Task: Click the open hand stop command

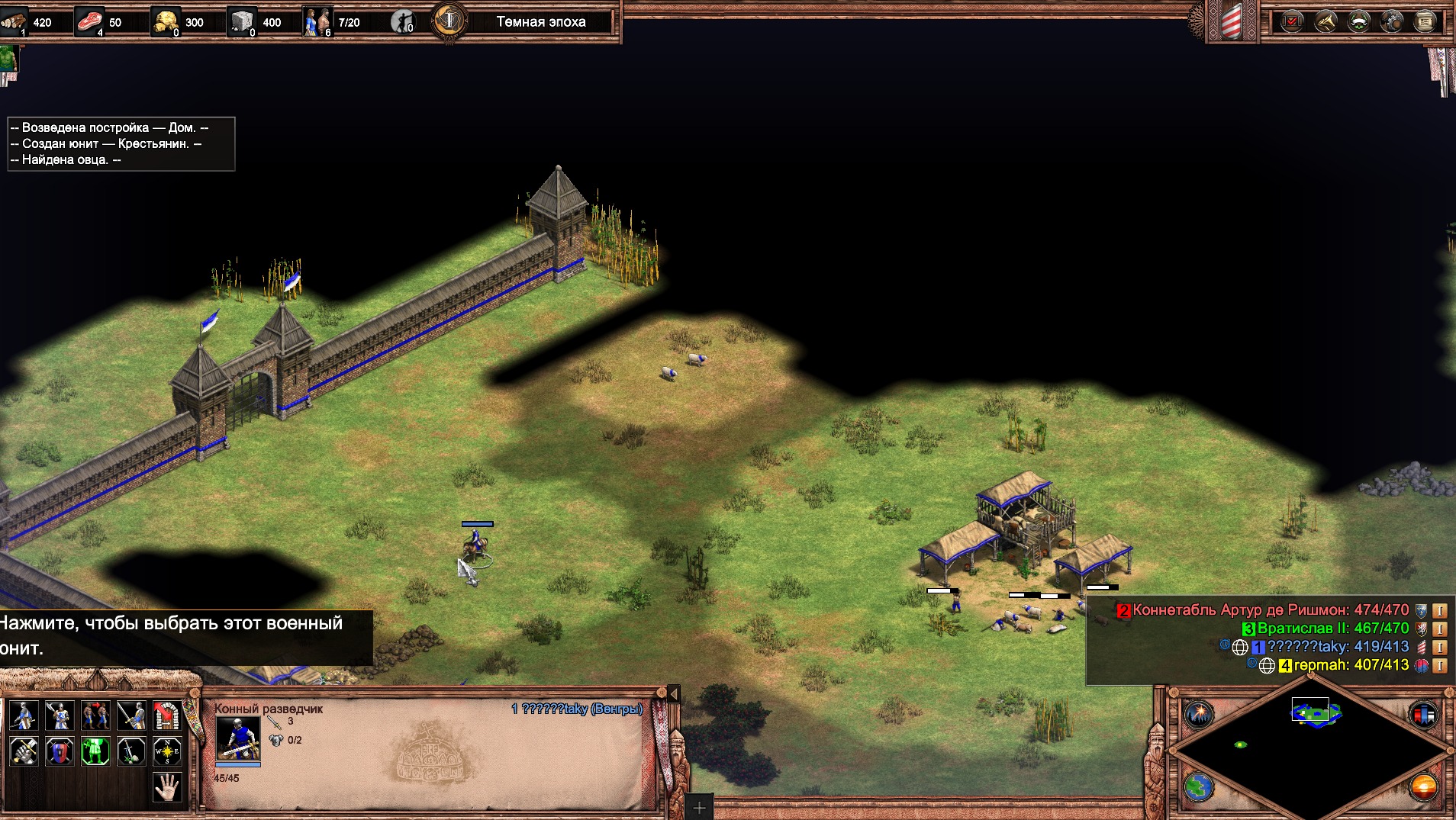Action: pyautogui.click(x=167, y=786)
